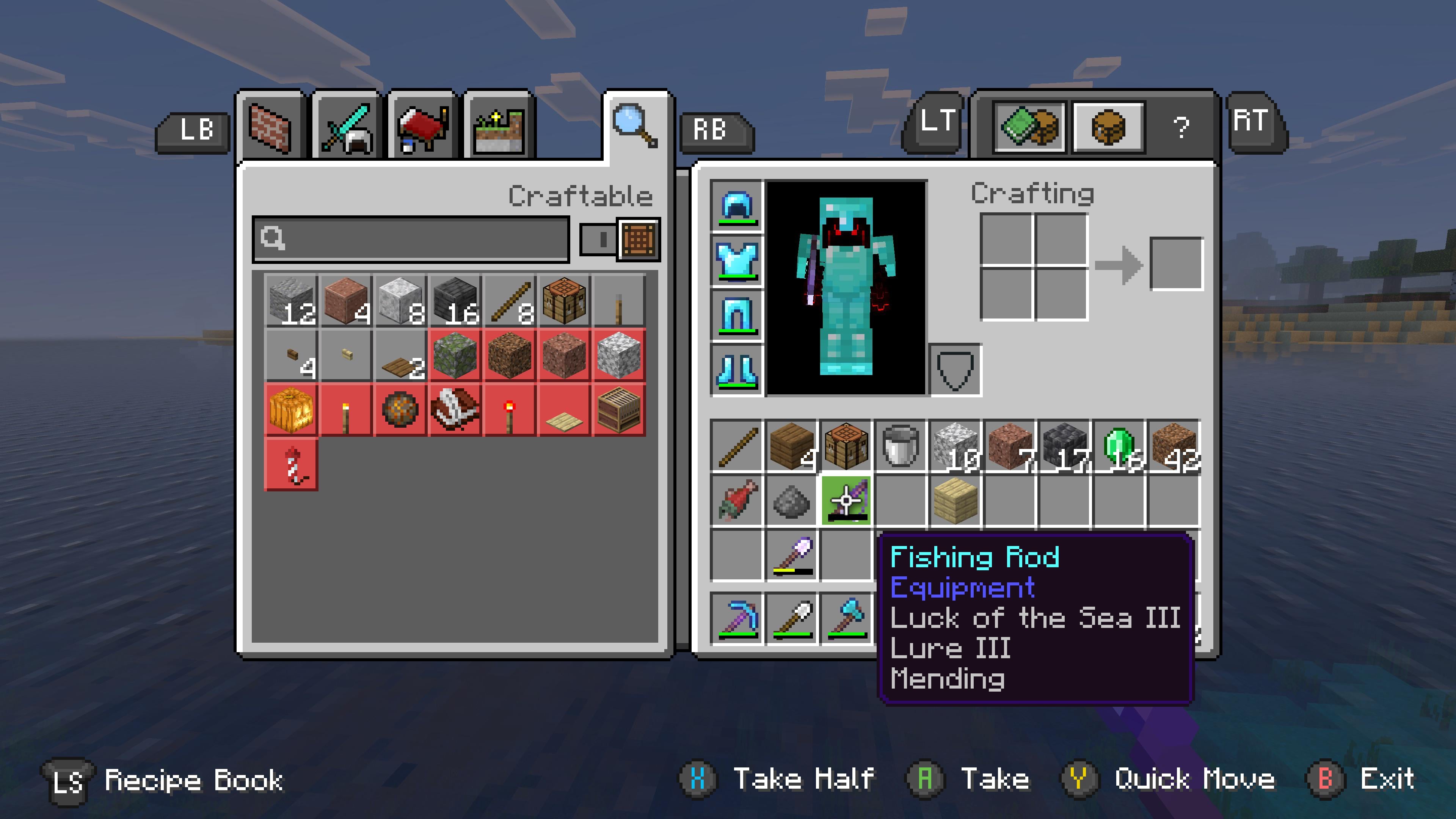
Task: Open the question mark help tab
Action: (1181, 127)
